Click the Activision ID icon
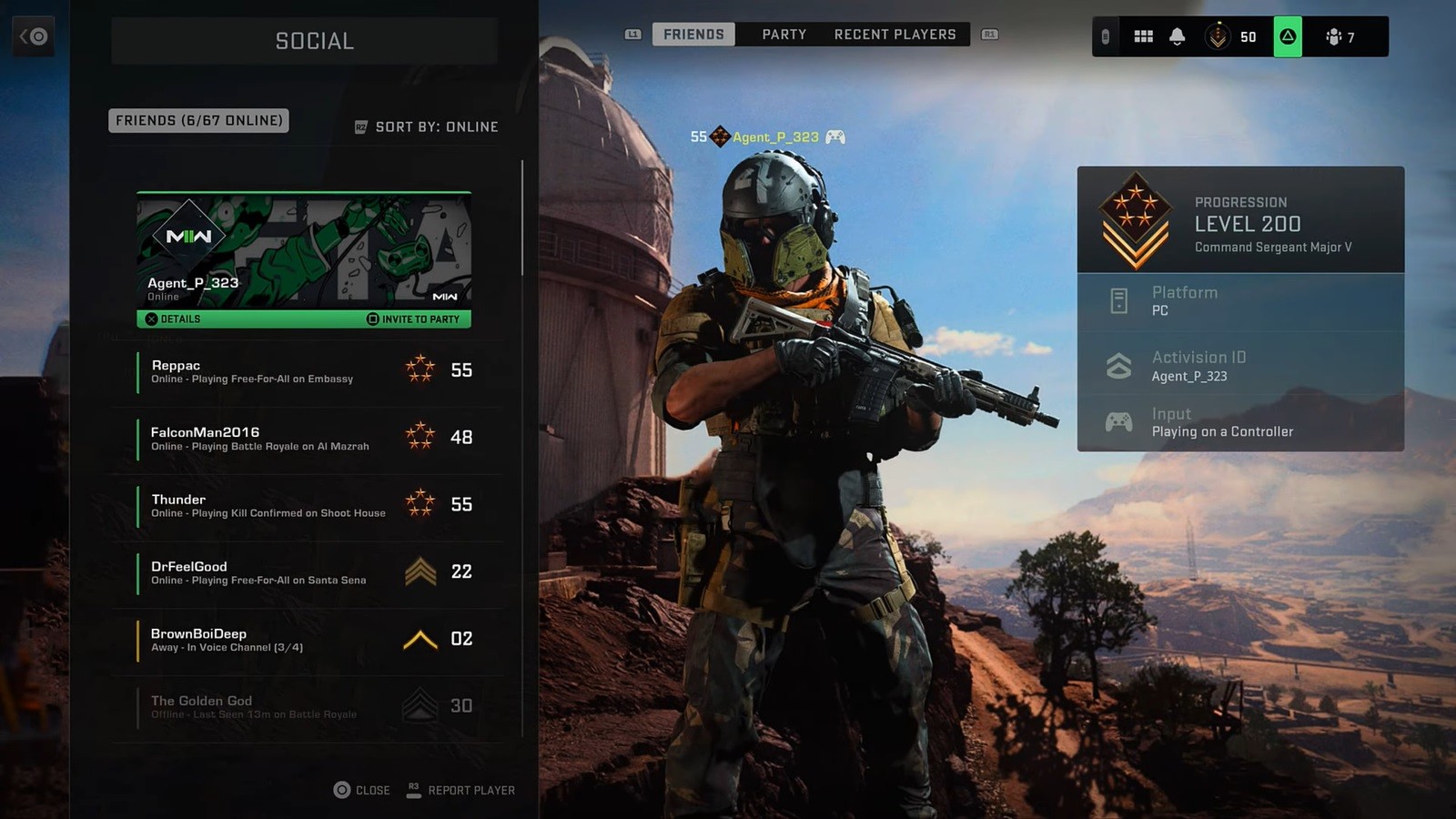This screenshot has width=1456, height=819. click(1117, 365)
